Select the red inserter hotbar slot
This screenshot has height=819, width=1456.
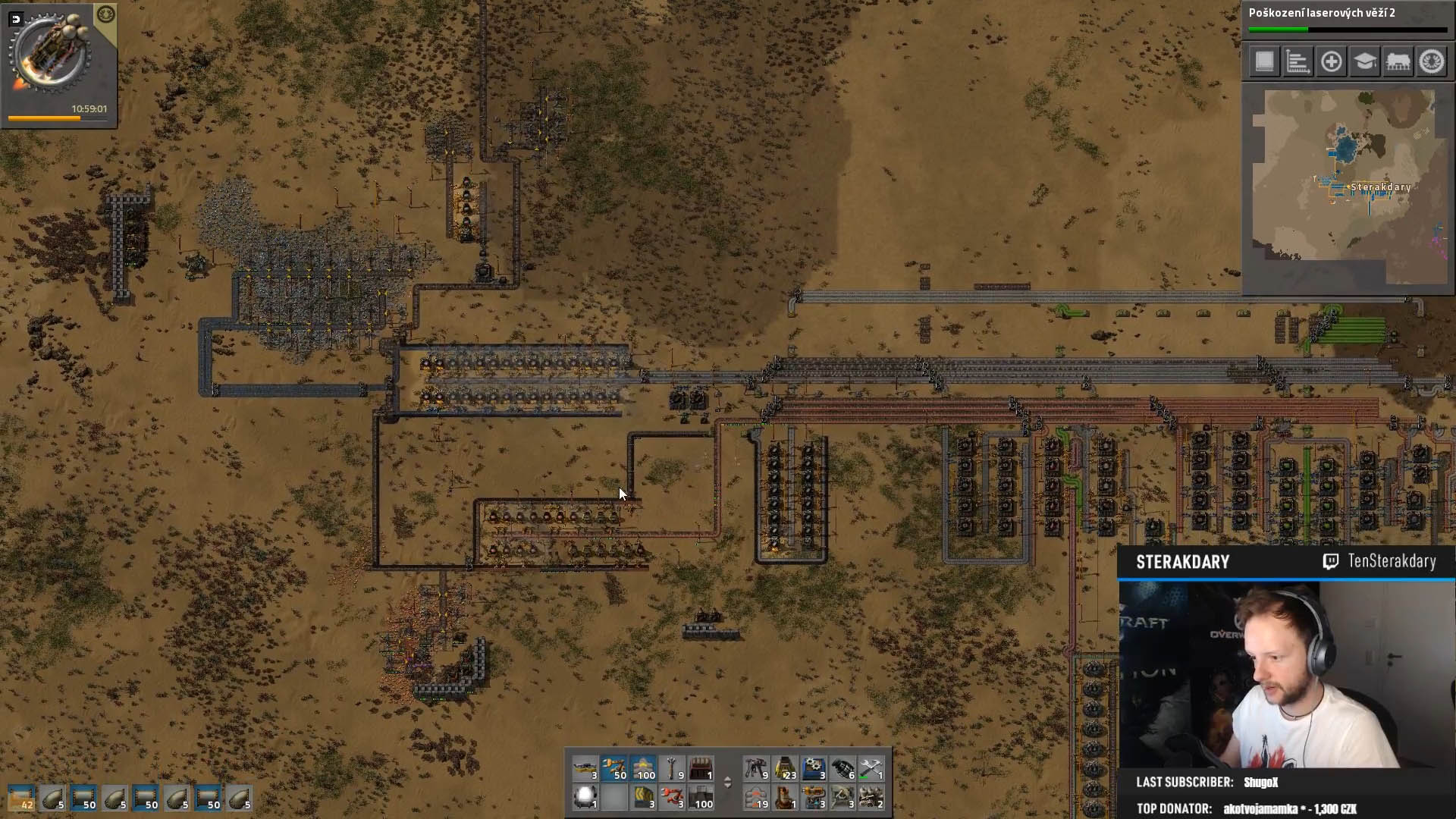[x=672, y=797]
